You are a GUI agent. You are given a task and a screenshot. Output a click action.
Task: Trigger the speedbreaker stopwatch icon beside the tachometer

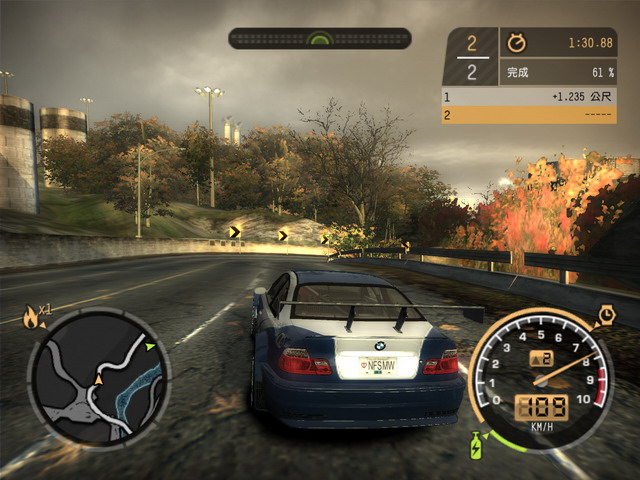tap(606, 316)
